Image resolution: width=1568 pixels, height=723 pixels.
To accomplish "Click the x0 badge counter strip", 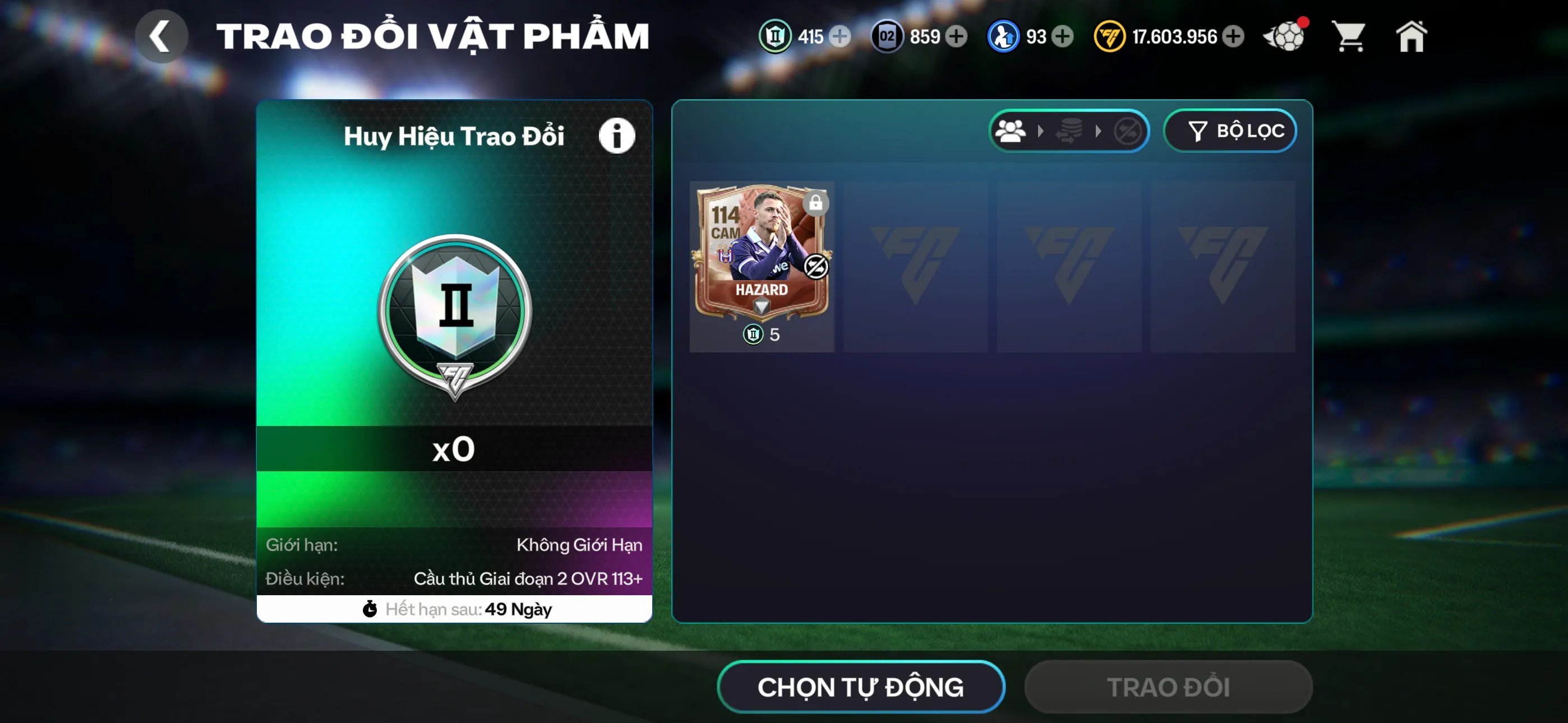I will coord(453,449).
